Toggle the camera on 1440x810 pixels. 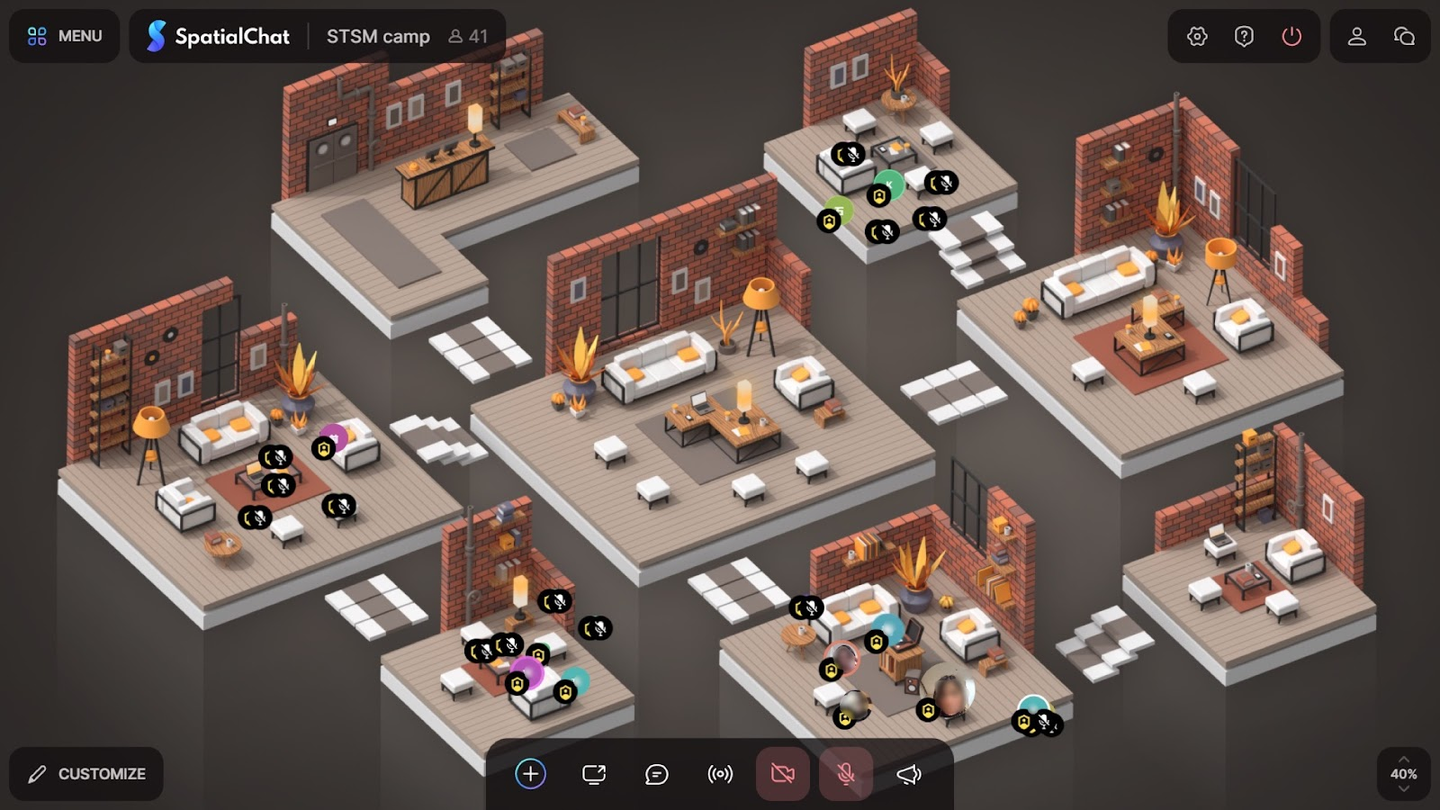(783, 774)
